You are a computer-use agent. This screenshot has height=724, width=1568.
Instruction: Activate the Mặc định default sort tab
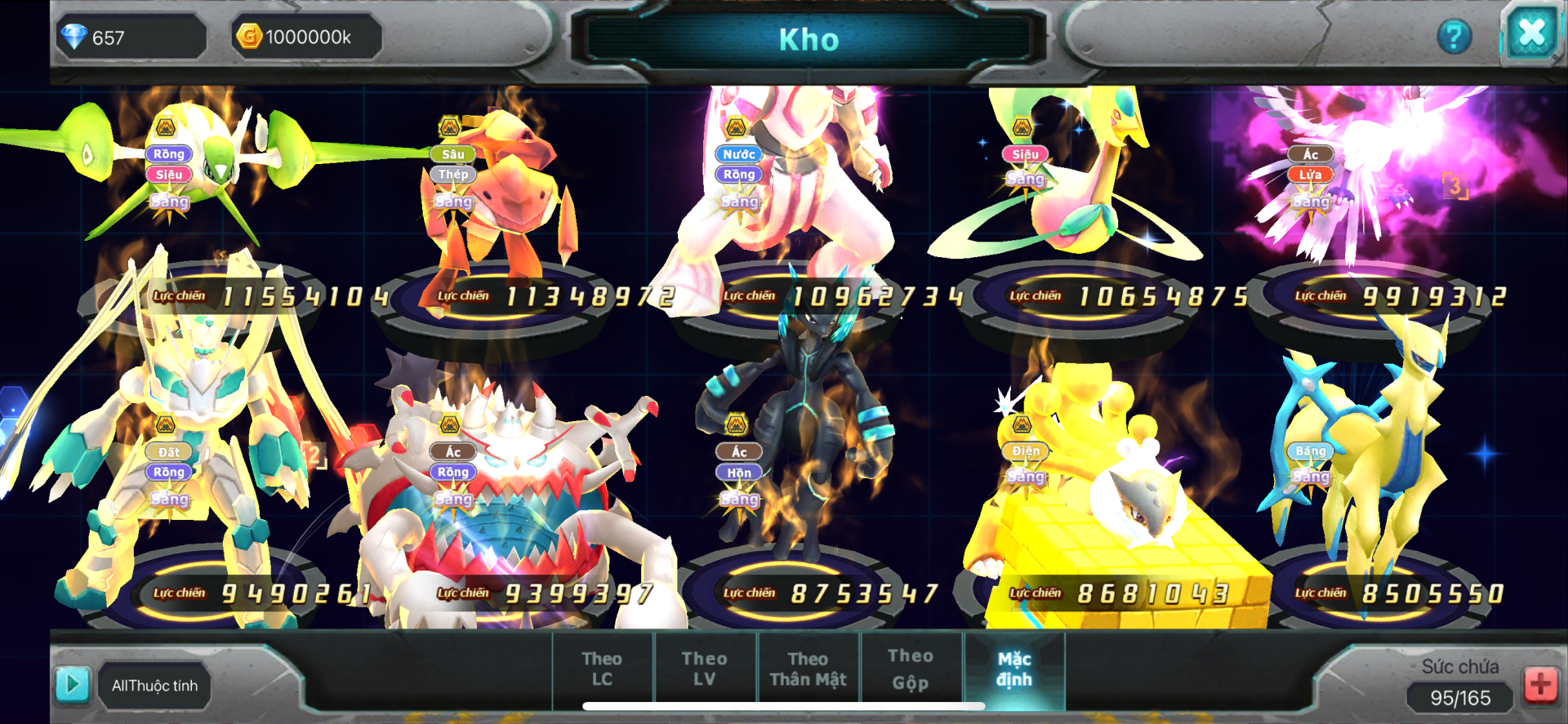(1014, 668)
